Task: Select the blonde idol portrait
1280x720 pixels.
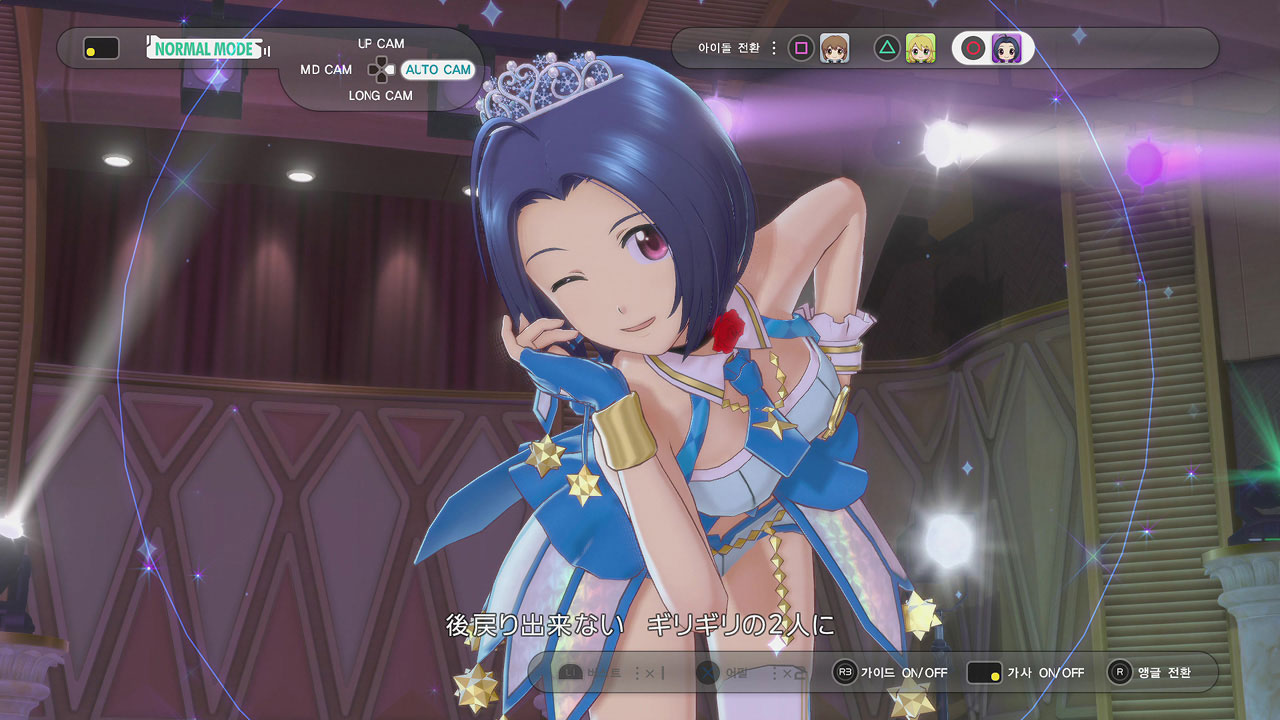Action: (920, 48)
